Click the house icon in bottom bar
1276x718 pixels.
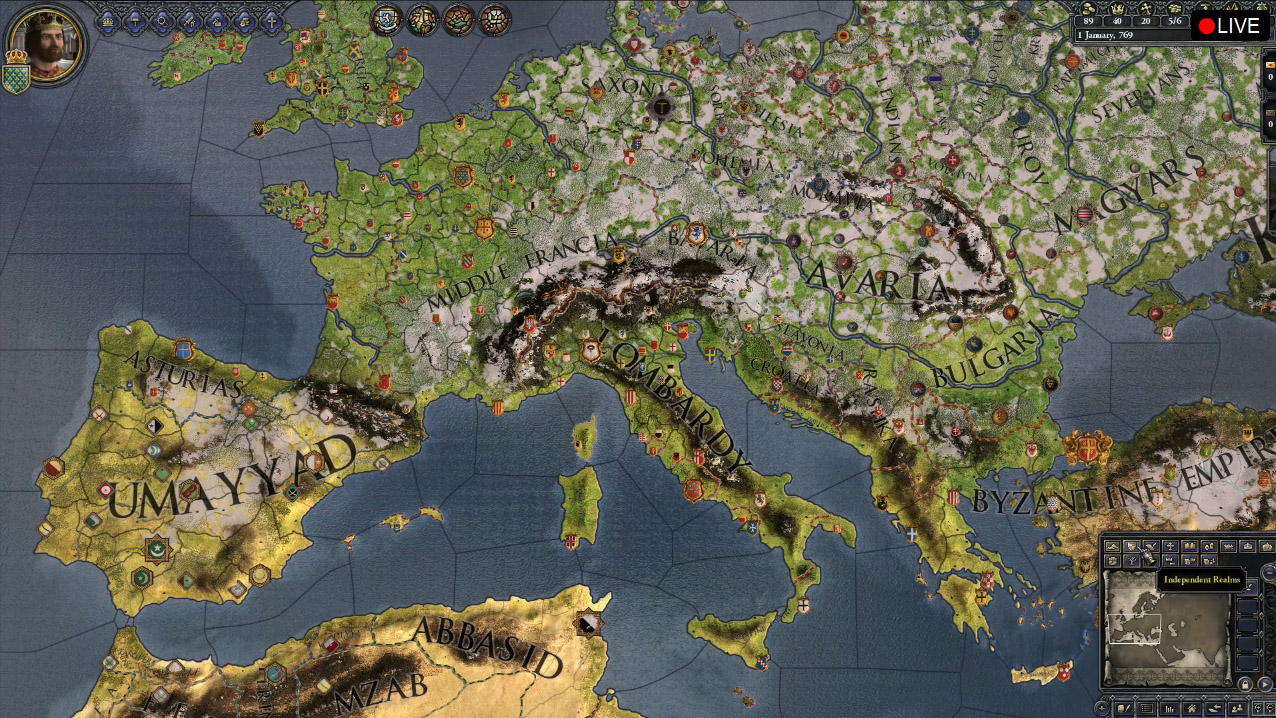tap(1192, 708)
